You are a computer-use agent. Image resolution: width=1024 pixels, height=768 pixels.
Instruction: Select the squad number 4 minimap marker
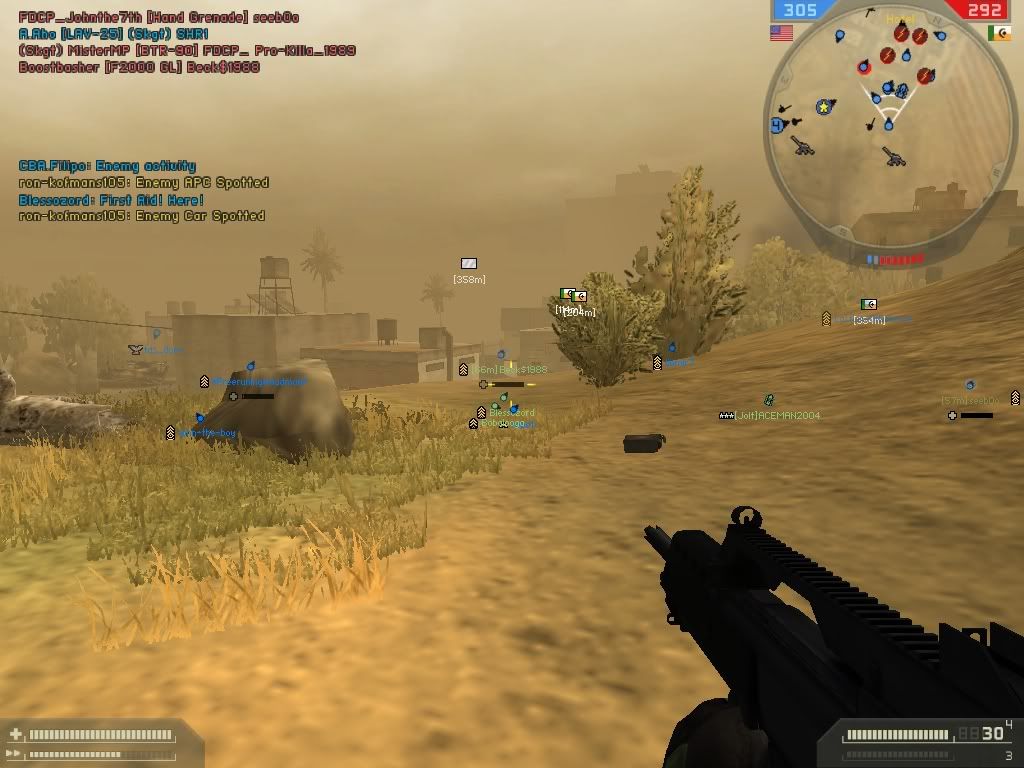(x=776, y=125)
